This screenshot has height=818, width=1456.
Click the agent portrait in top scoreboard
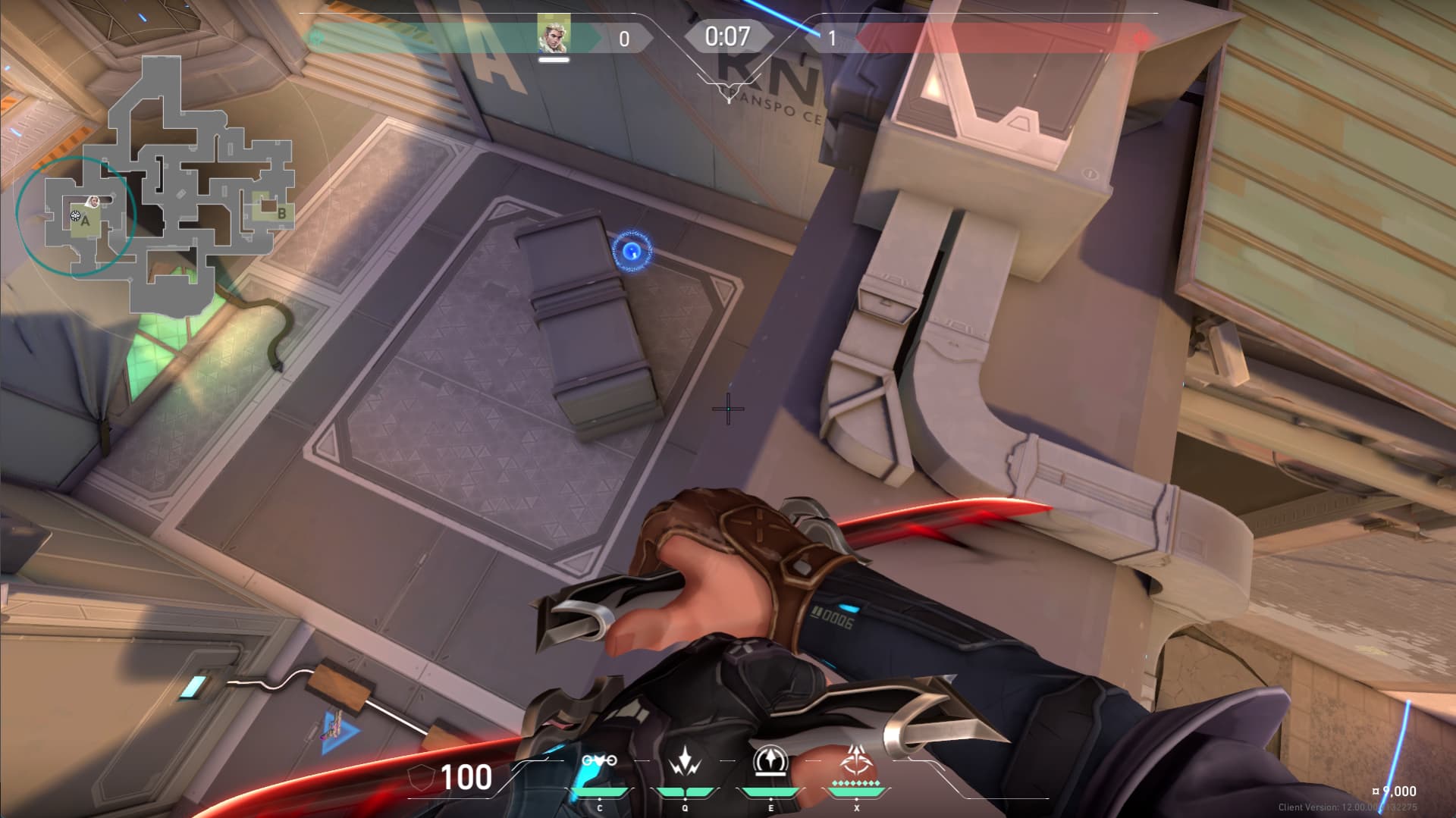(x=554, y=36)
